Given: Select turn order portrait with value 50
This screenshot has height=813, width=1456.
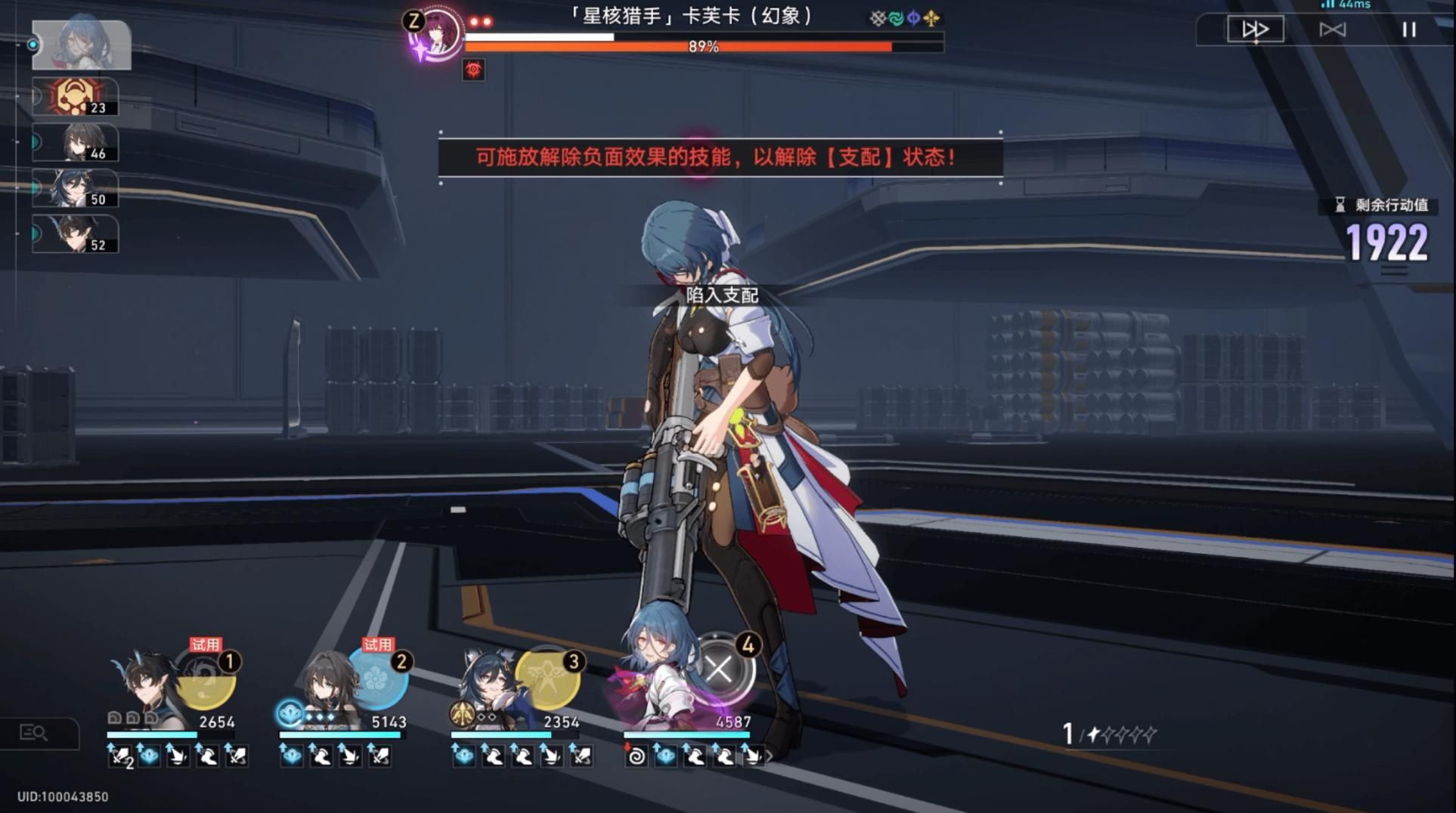Looking at the screenshot, I should (x=76, y=188).
